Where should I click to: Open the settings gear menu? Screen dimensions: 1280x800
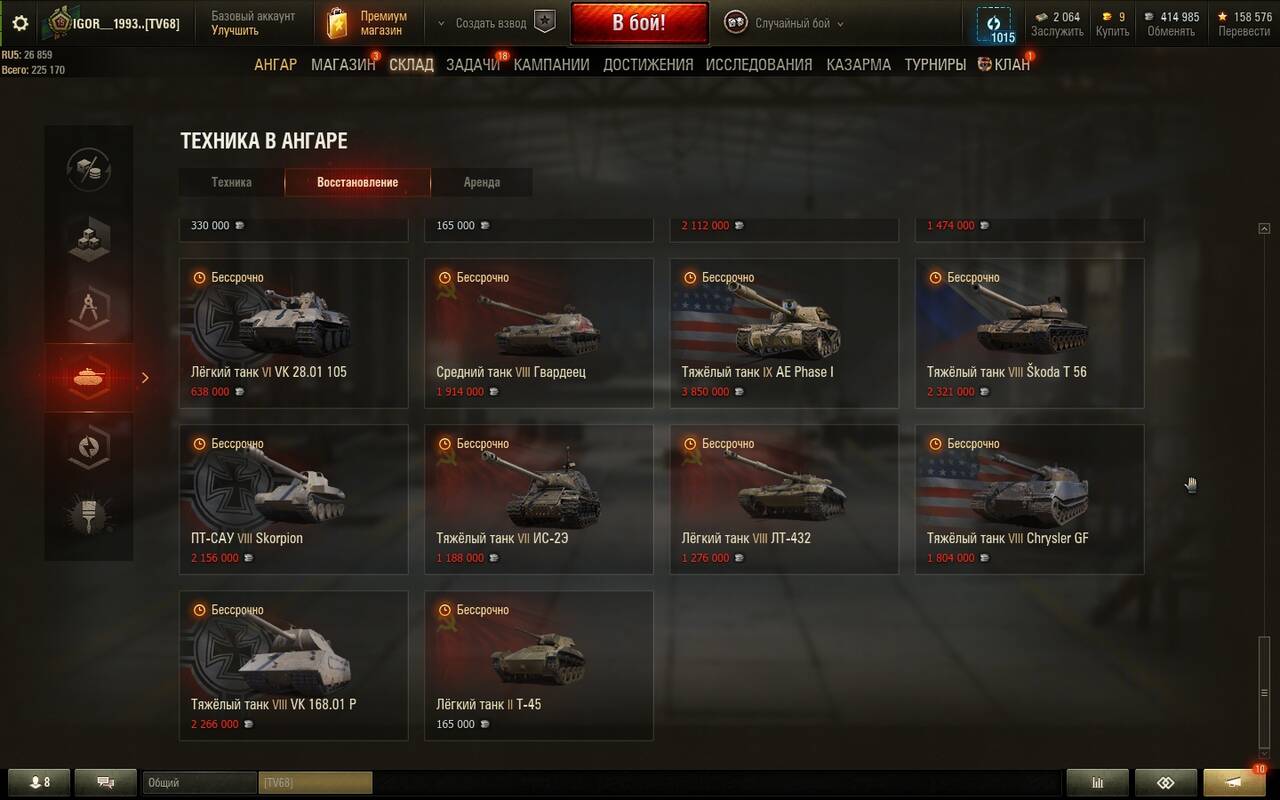20,23
